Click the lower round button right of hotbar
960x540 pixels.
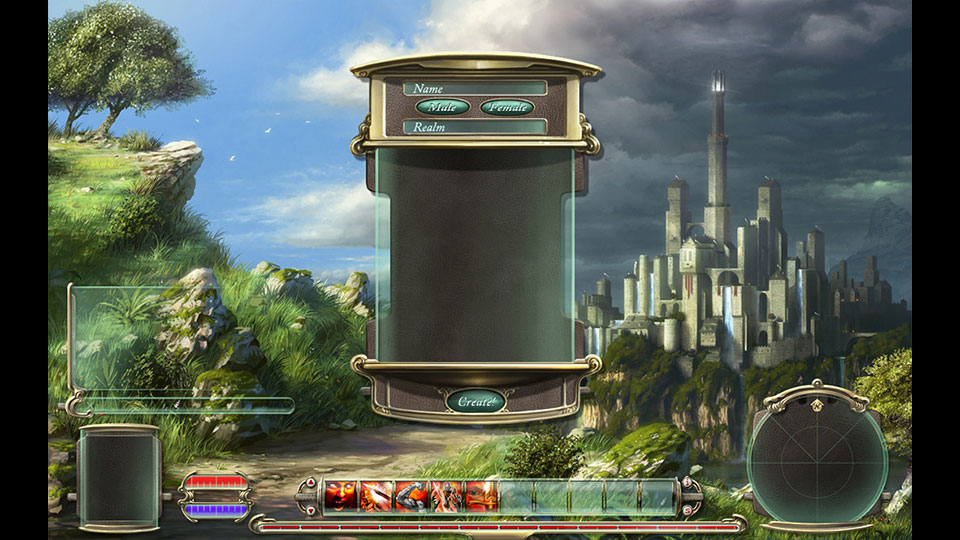pyautogui.click(x=686, y=509)
